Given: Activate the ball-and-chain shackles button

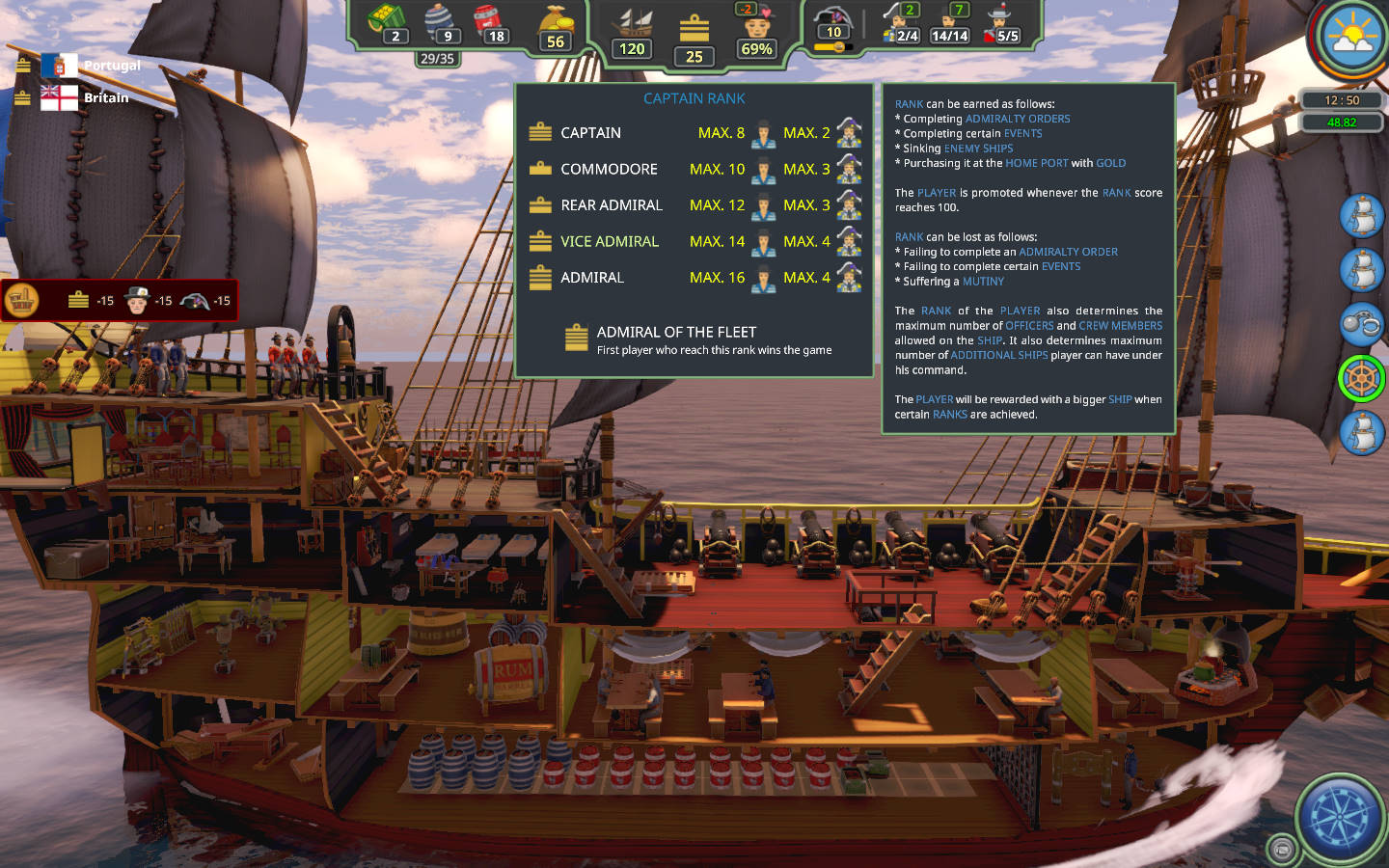Looking at the screenshot, I should coord(1361,324).
